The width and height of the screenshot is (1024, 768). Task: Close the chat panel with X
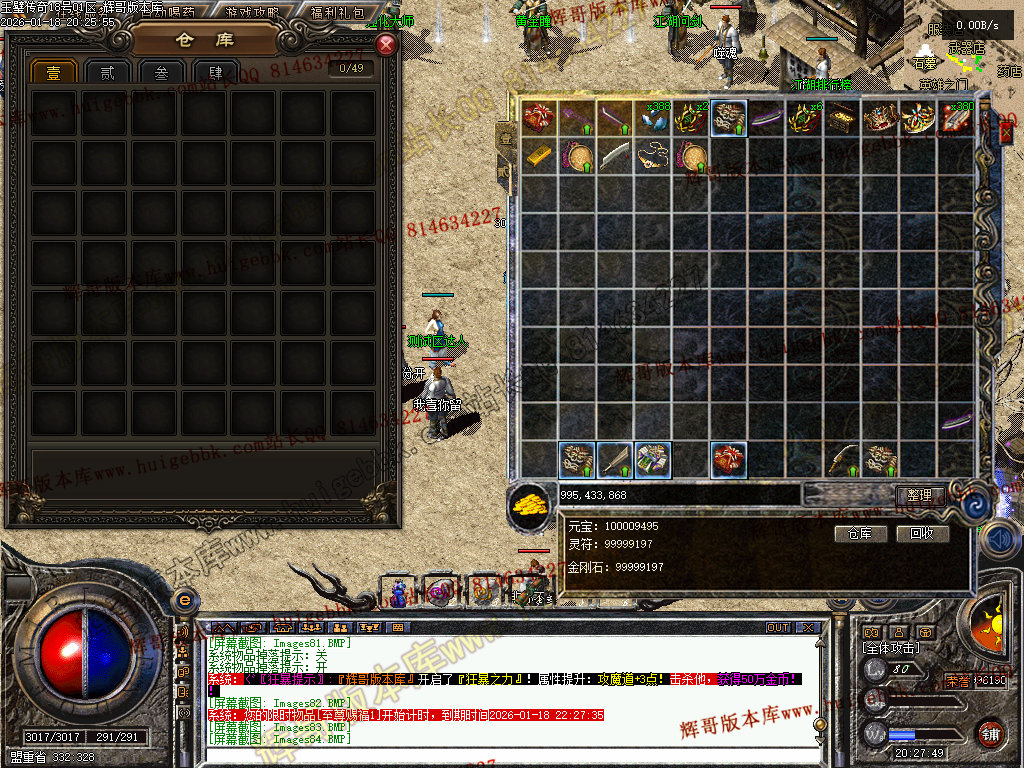coord(808,628)
